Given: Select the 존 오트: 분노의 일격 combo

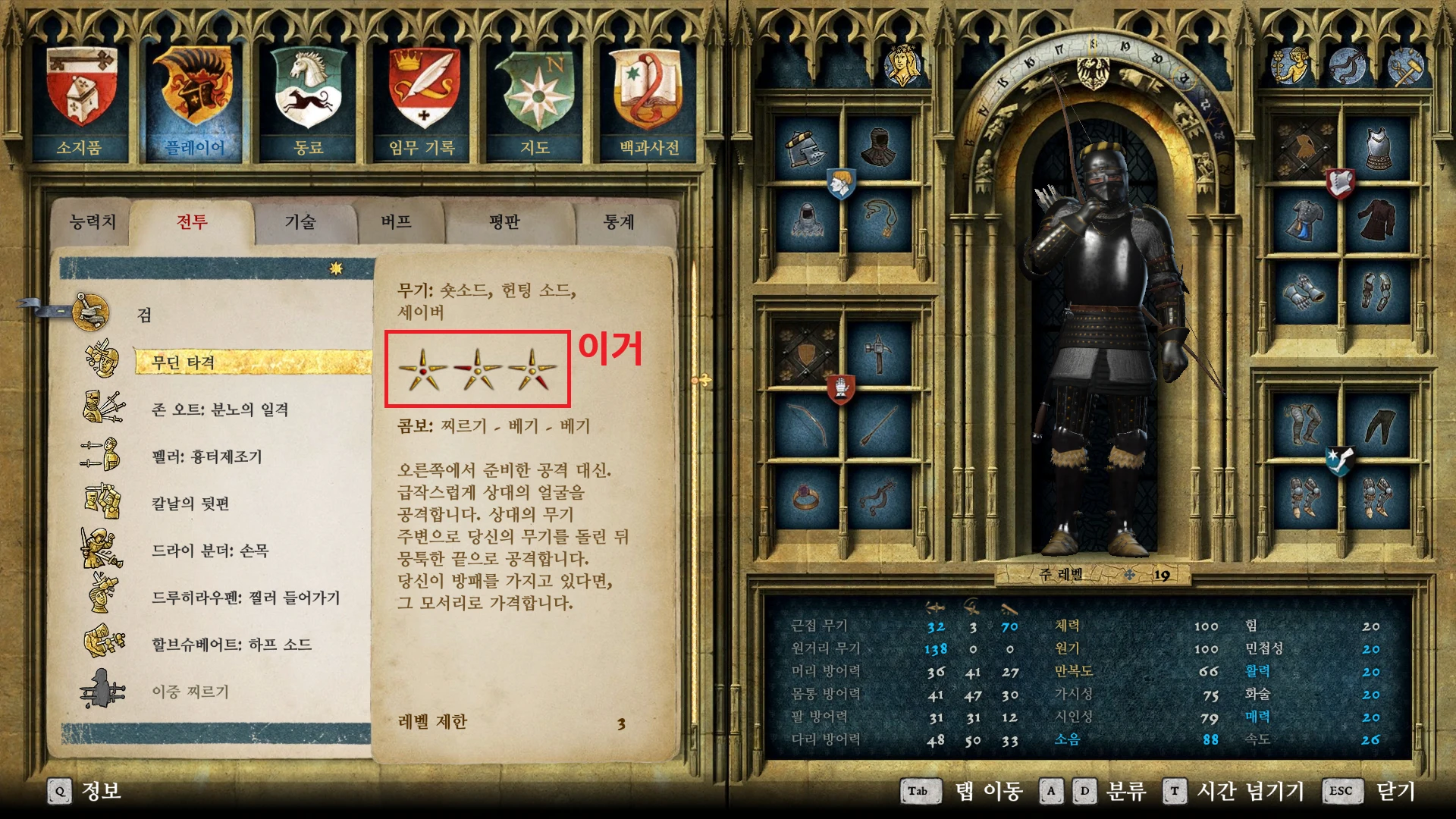Looking at the screenshot, I should click(220, 409).
